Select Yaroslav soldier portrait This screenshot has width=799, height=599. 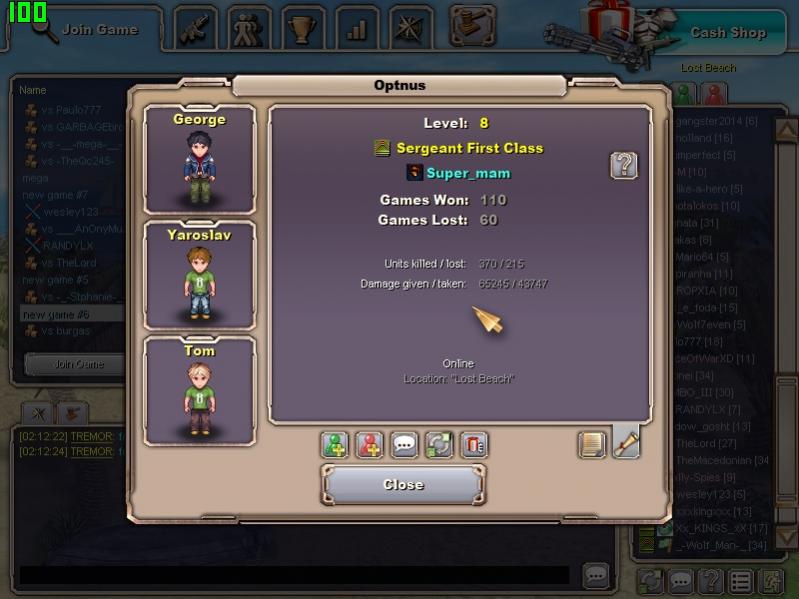pos(199,277)
